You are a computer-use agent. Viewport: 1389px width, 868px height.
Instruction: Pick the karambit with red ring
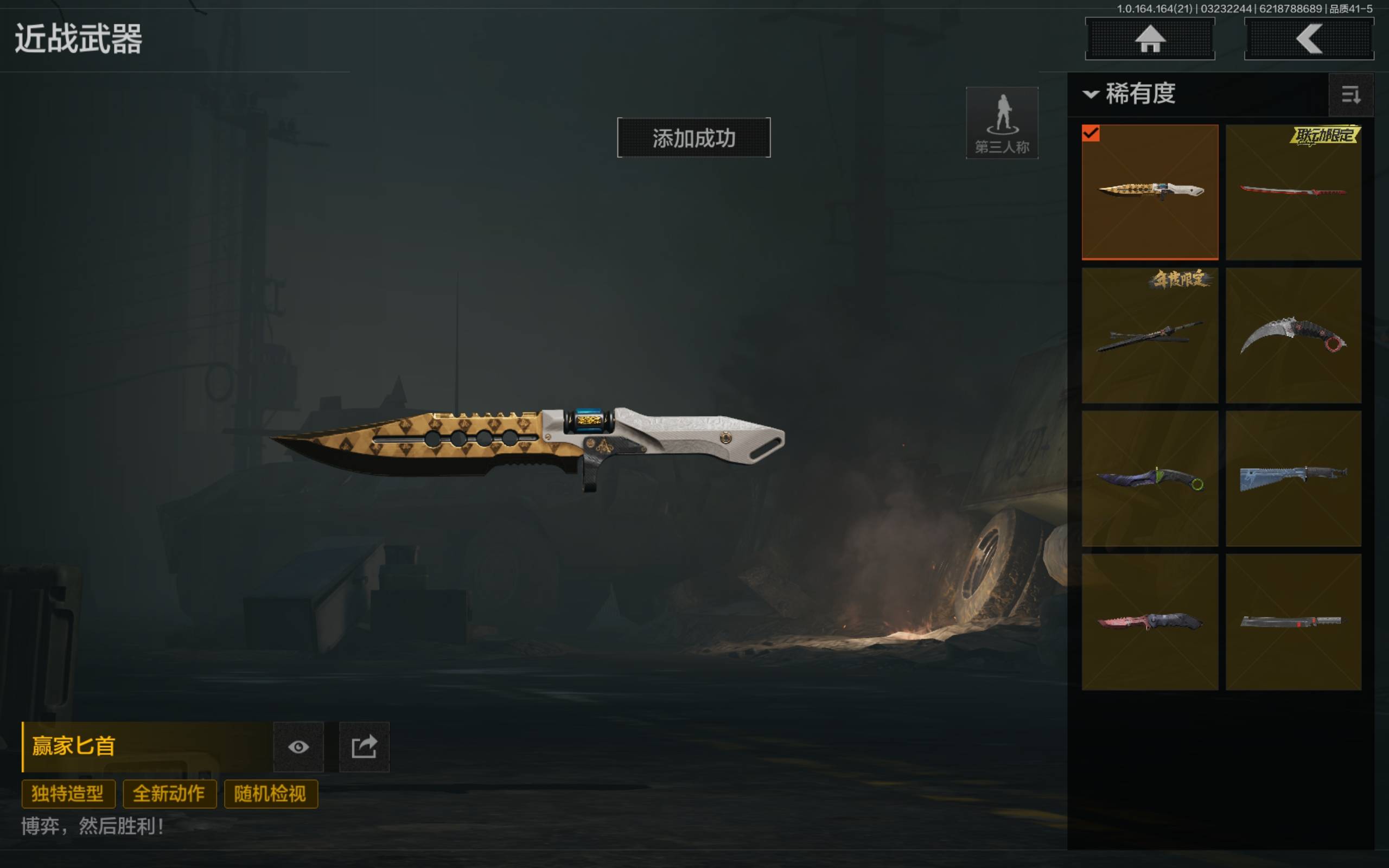click(x=1293, y=335)
